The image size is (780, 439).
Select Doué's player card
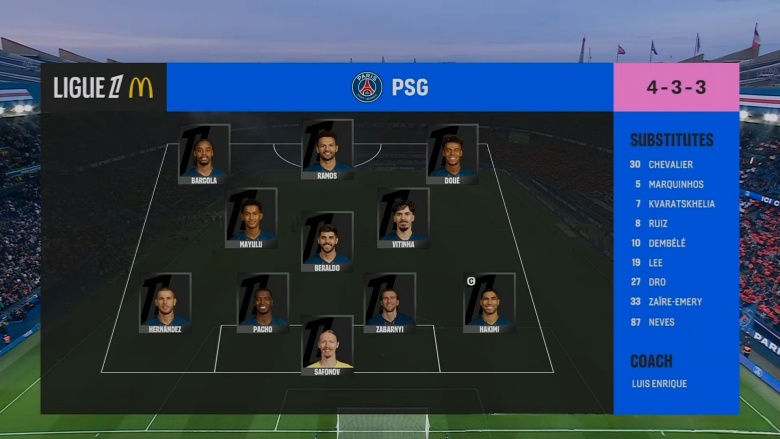pyautogui.click(x=452, y=153)
